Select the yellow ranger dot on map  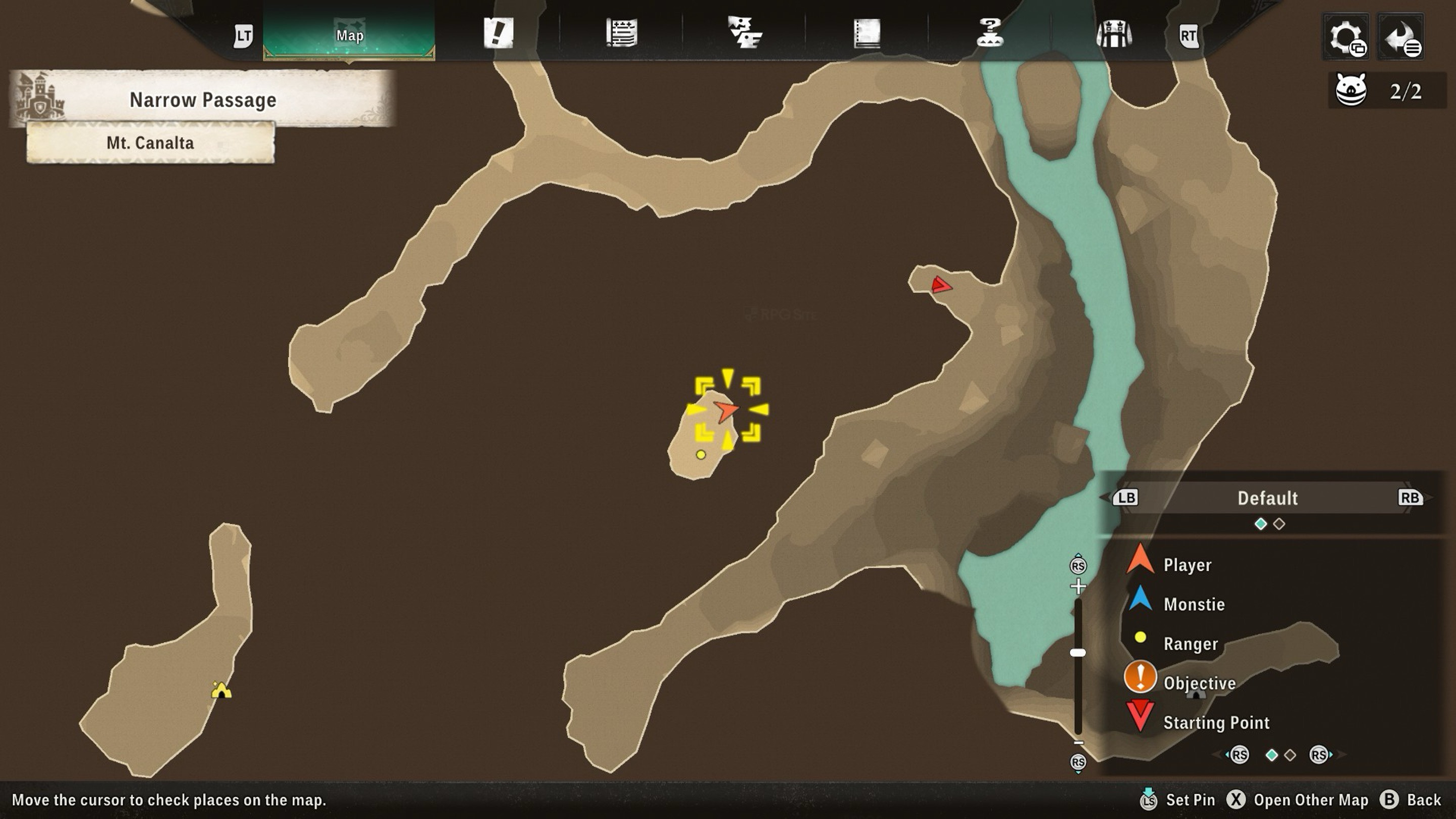701,454
